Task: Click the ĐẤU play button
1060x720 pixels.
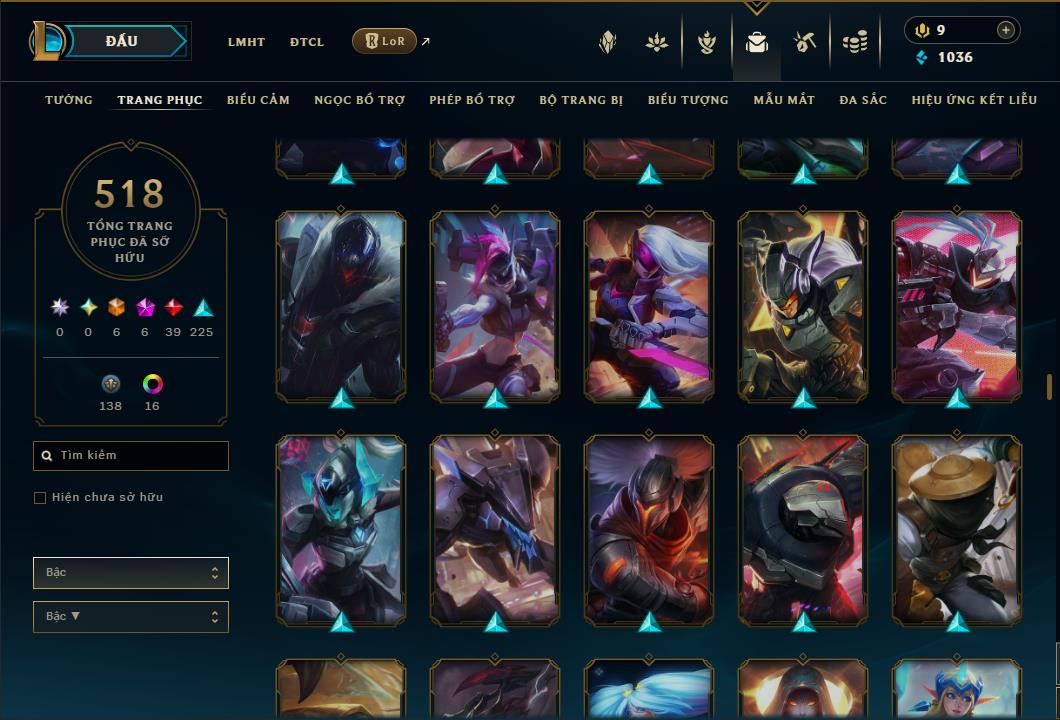Action: (120, 41)
